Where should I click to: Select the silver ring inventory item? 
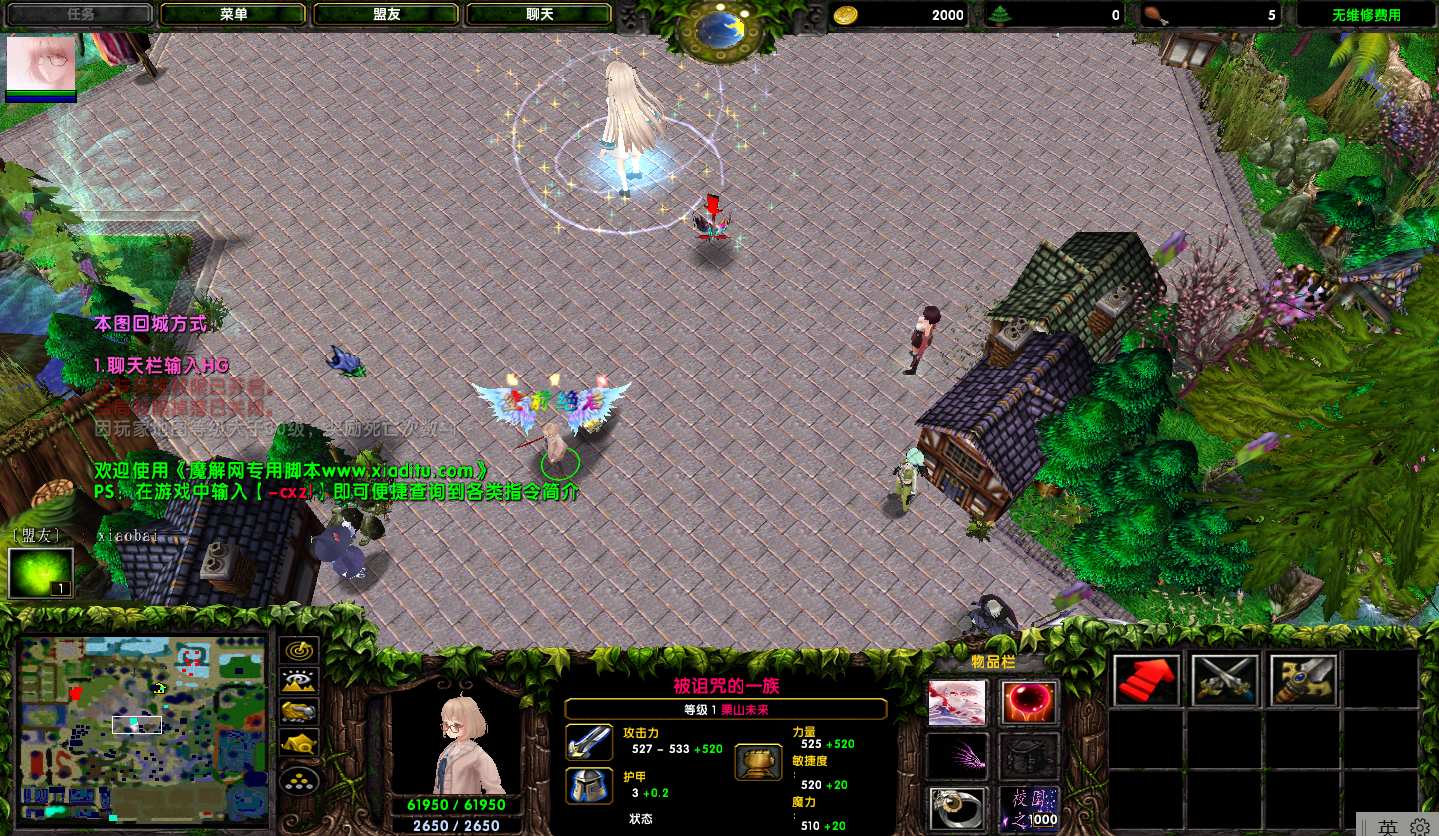[957, 808]
